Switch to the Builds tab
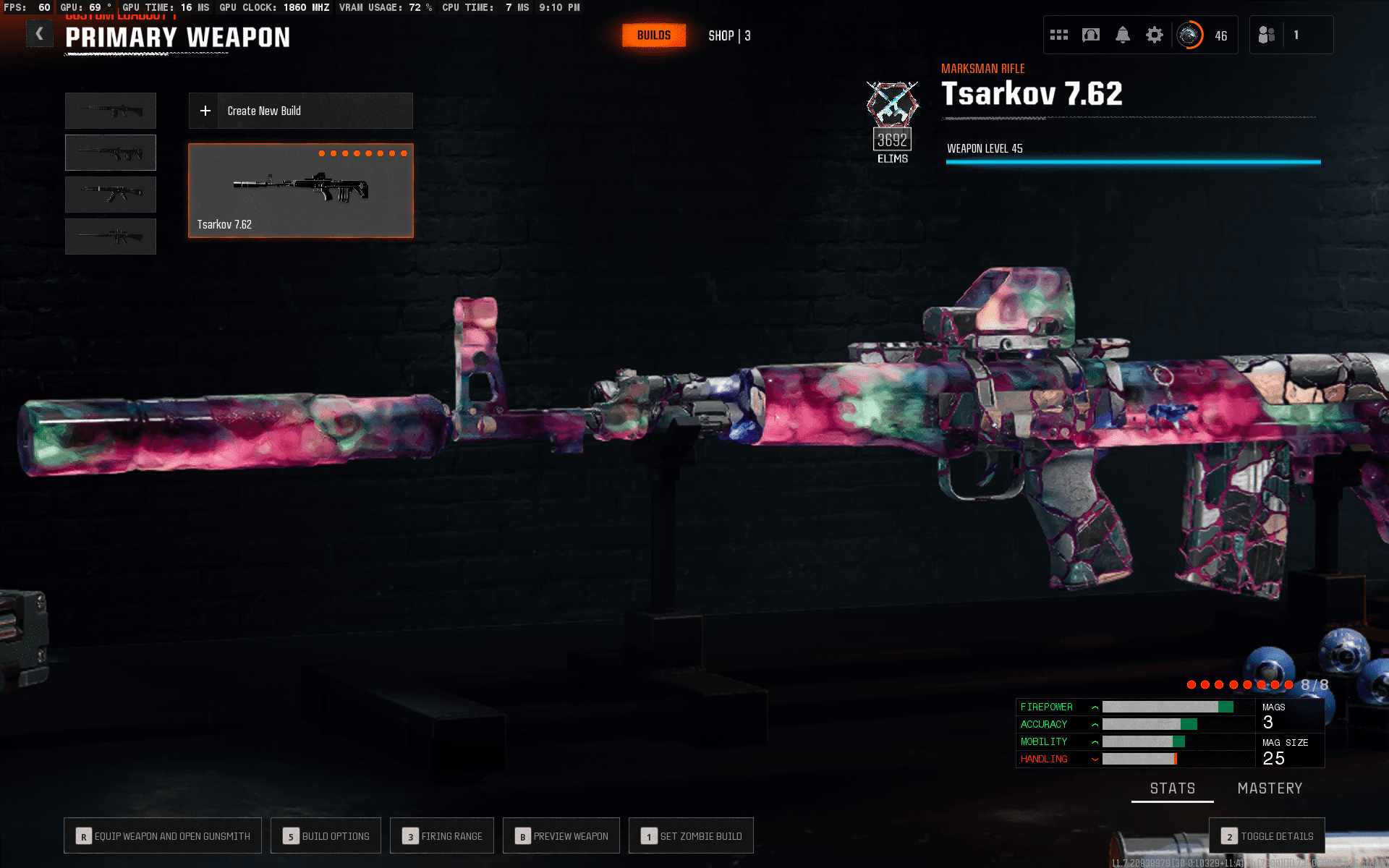This screenshot has height=868, width=1389. (653, 35)
